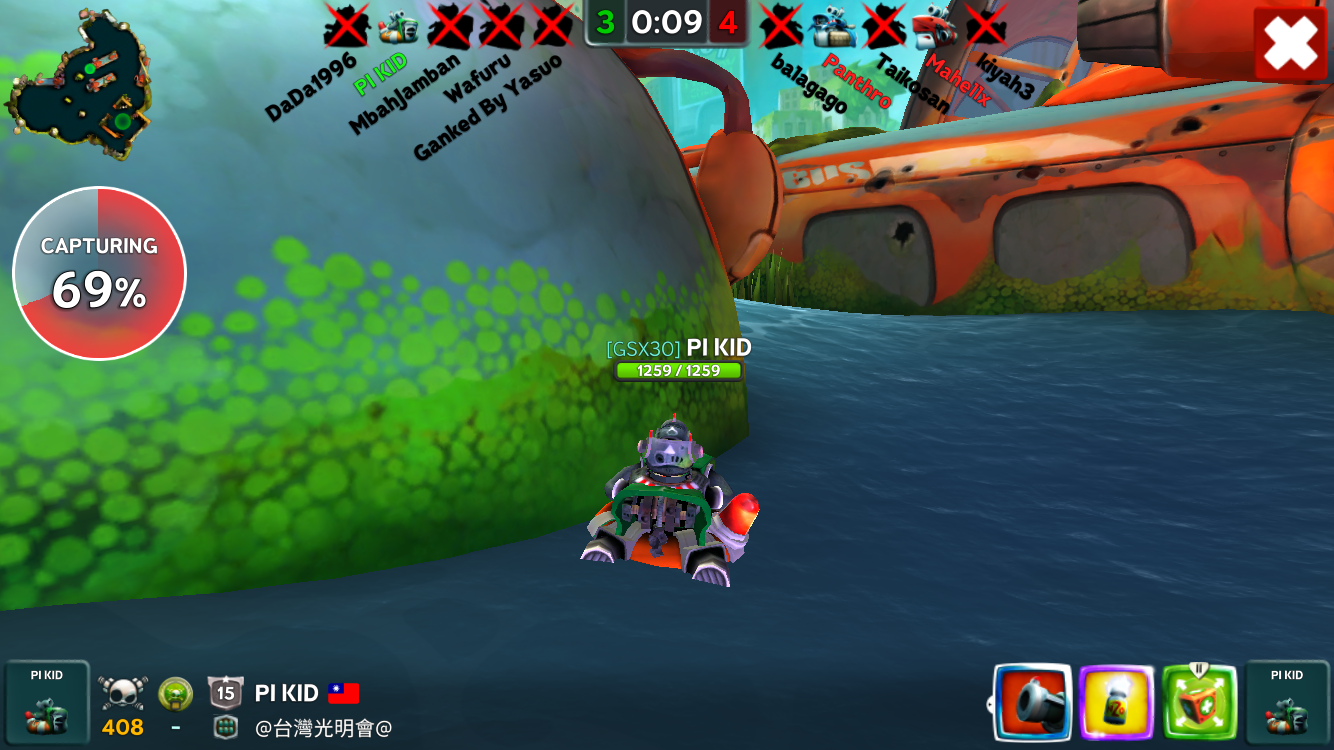
Task: Click the green skull medal icon
Action: (x=175, y=693)
